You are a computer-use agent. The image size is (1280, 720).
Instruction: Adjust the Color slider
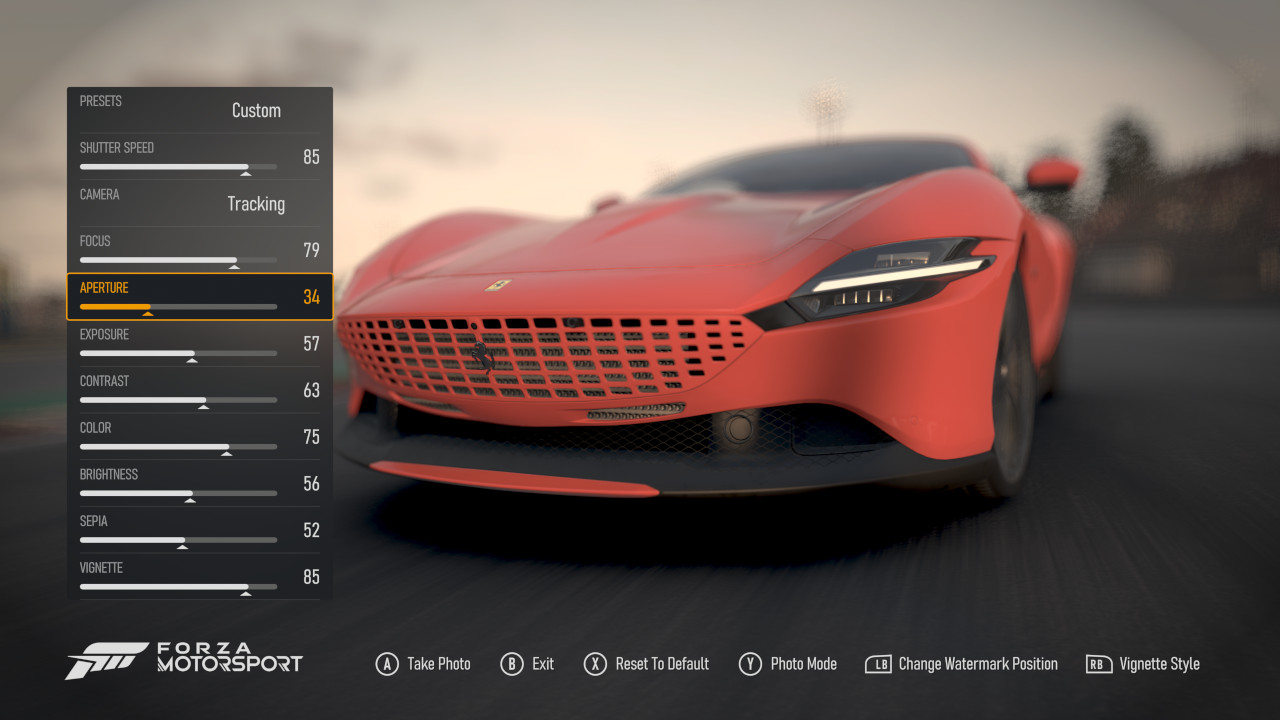(x=178, y=447)
